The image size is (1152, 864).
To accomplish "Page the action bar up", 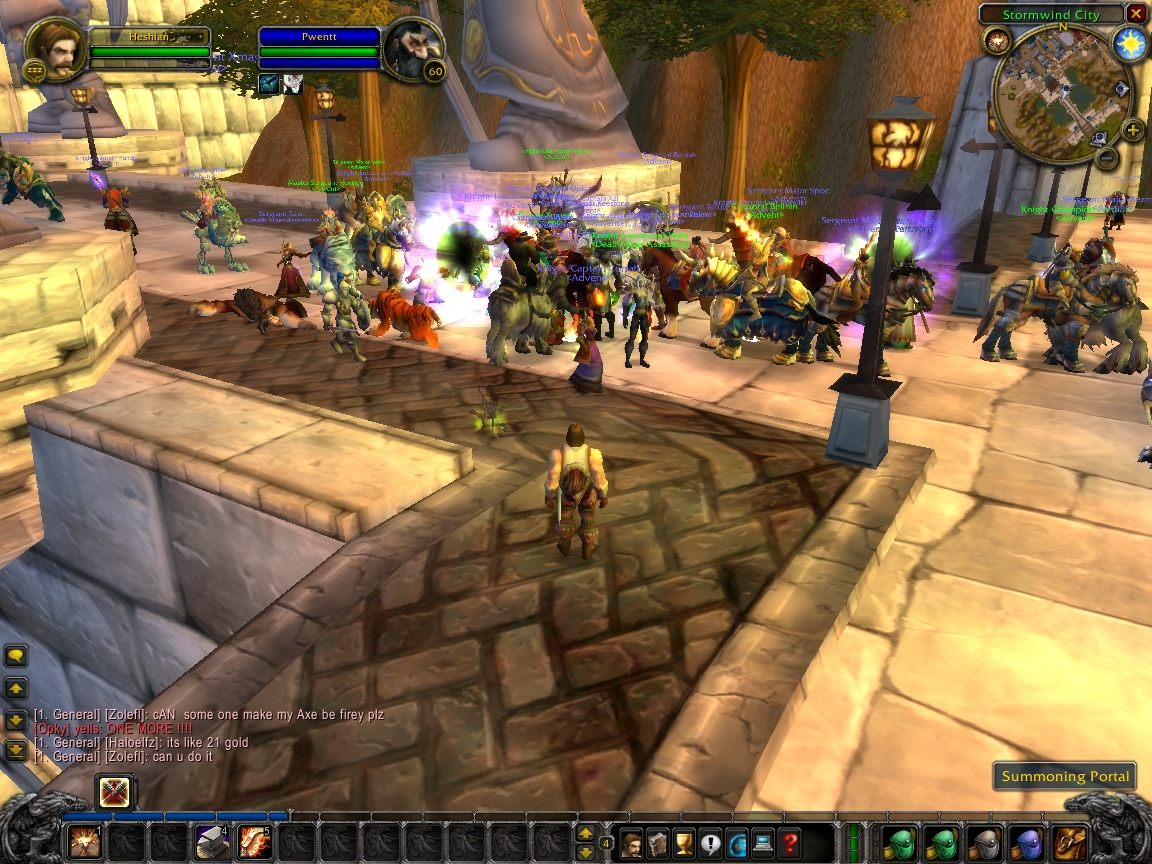I will point(585,832).
